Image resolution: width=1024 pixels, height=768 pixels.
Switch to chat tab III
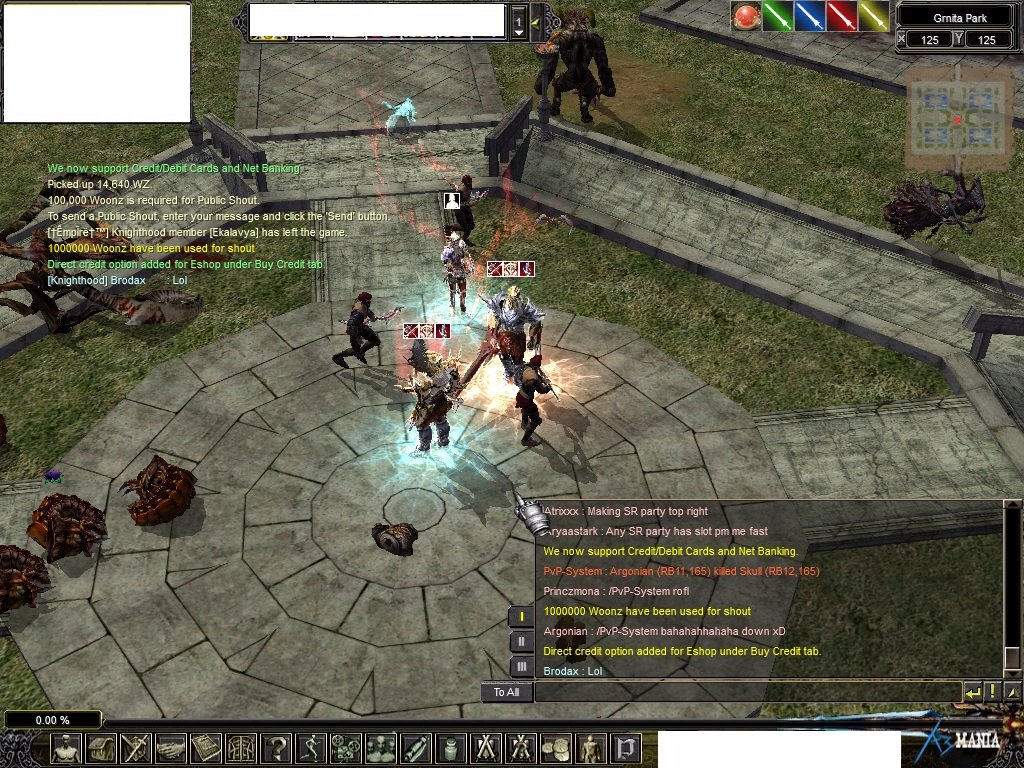pos(522,666)
